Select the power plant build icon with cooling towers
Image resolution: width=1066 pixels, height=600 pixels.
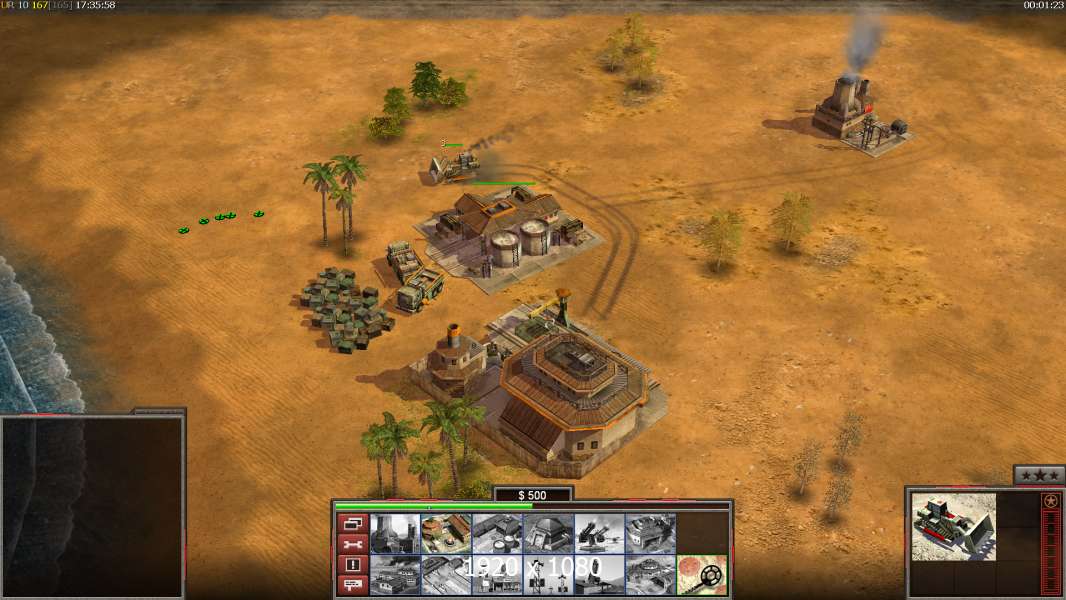(x=395, y=533)
